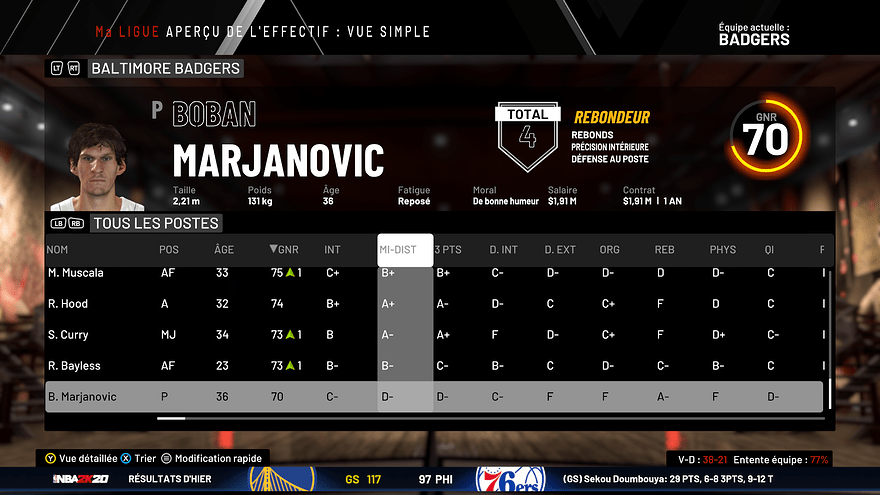Sort by the D. INT column header

[503, 250]
